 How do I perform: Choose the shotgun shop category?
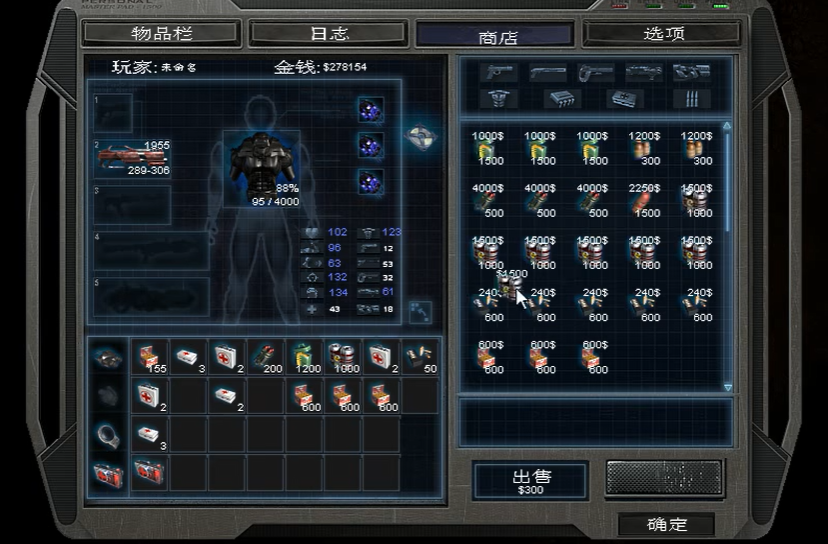(x=548, y=72)
